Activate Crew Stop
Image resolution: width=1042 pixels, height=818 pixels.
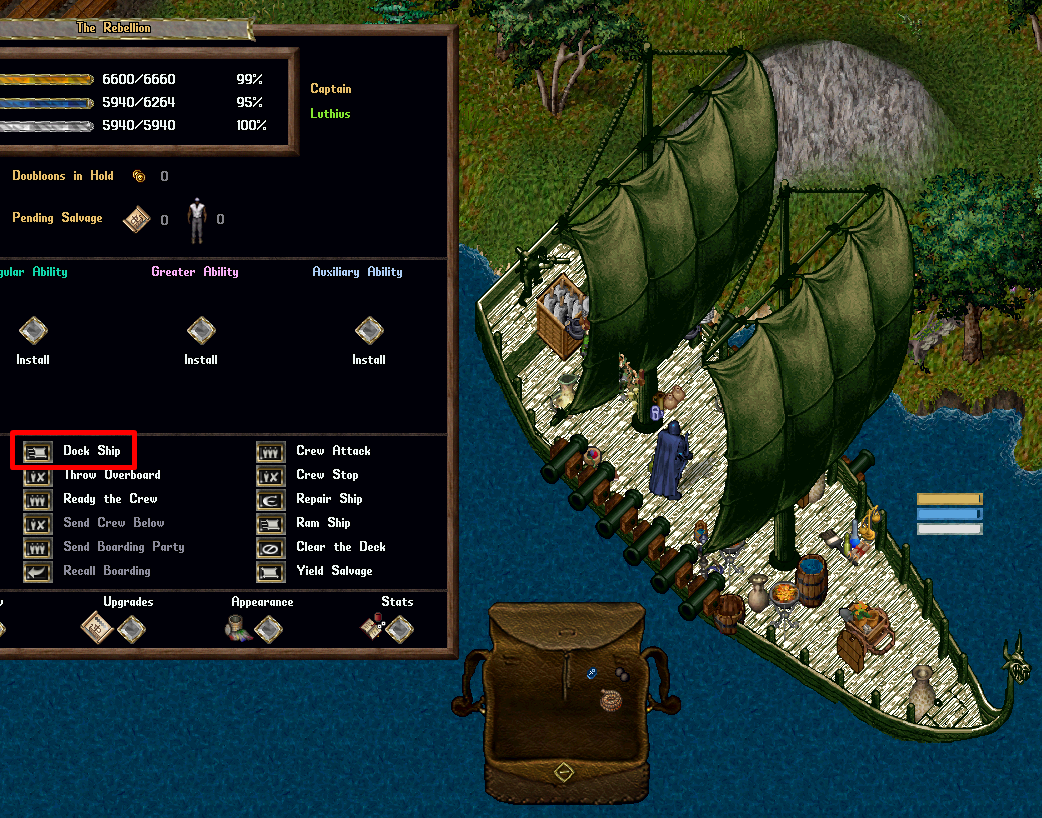(271, 475)
